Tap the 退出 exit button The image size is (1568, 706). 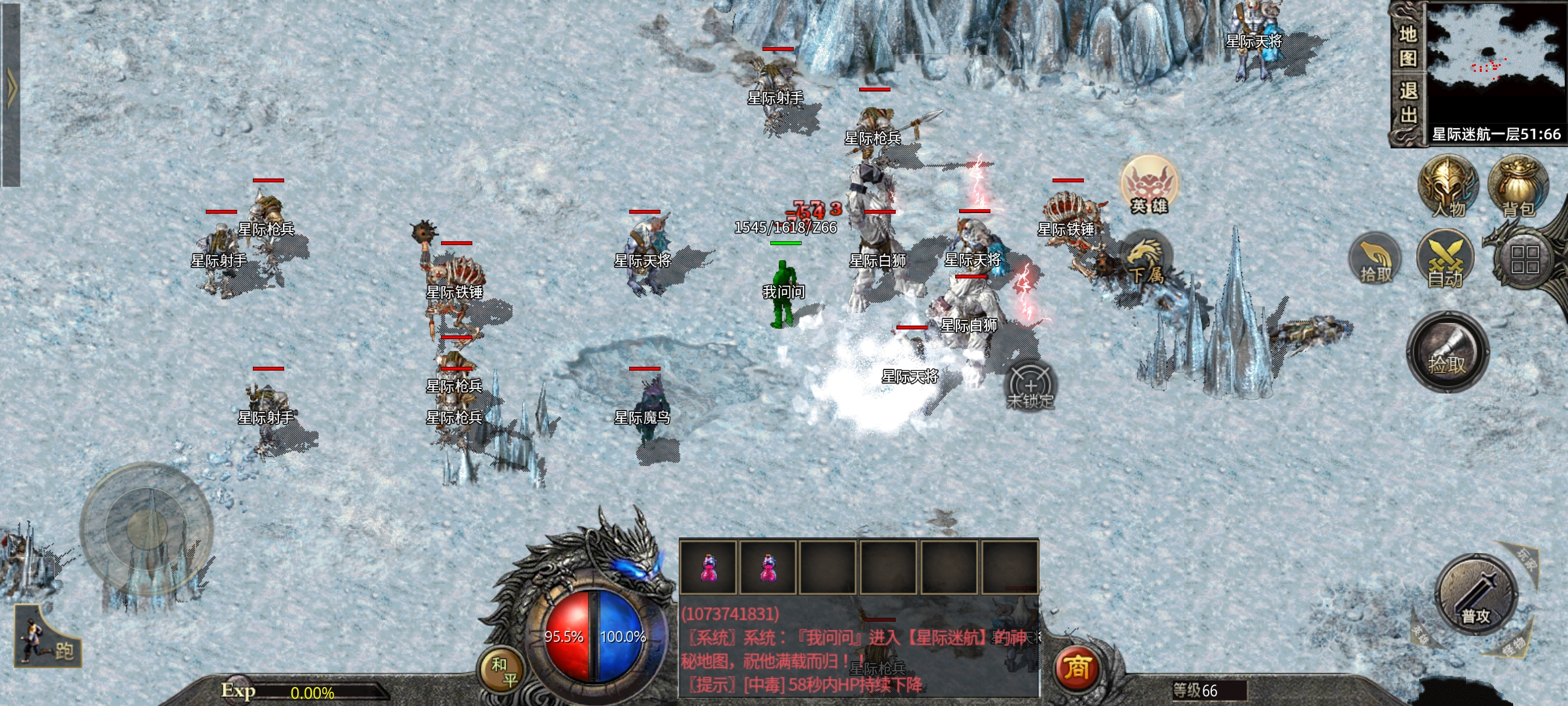coord(1408,103)
